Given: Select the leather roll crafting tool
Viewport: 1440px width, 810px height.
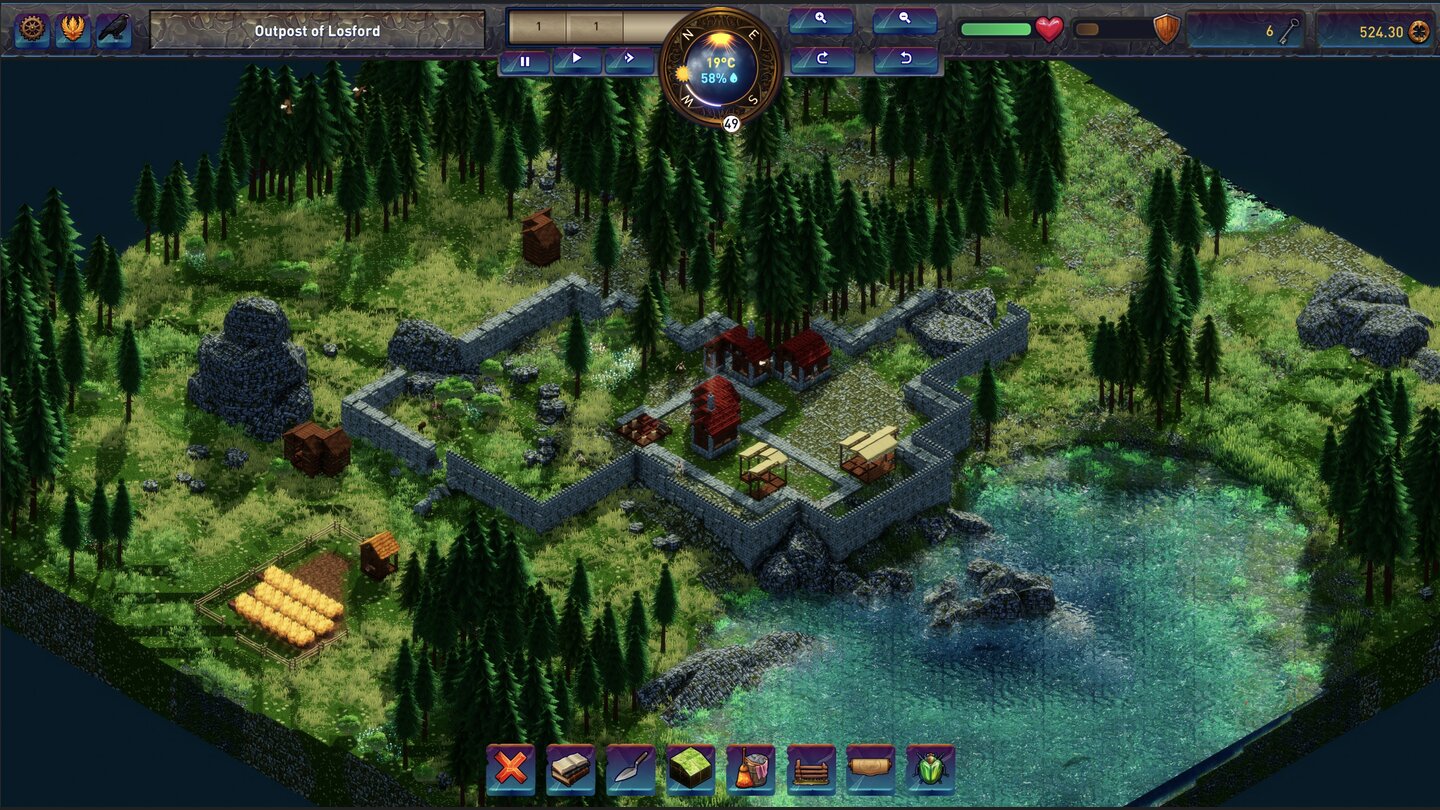Looking at the screenshot, I should coord(871,770).
